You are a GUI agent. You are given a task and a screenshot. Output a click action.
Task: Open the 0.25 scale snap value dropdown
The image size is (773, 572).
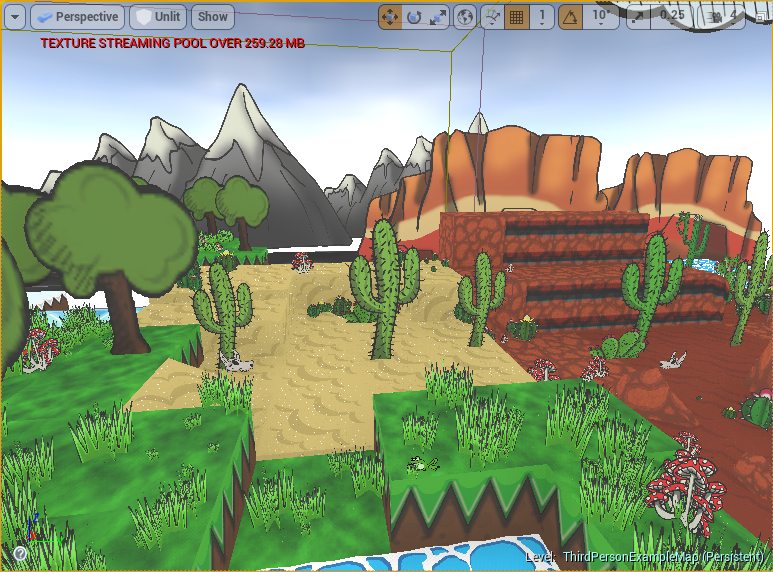pyautogui.click(x=673, y=17)
